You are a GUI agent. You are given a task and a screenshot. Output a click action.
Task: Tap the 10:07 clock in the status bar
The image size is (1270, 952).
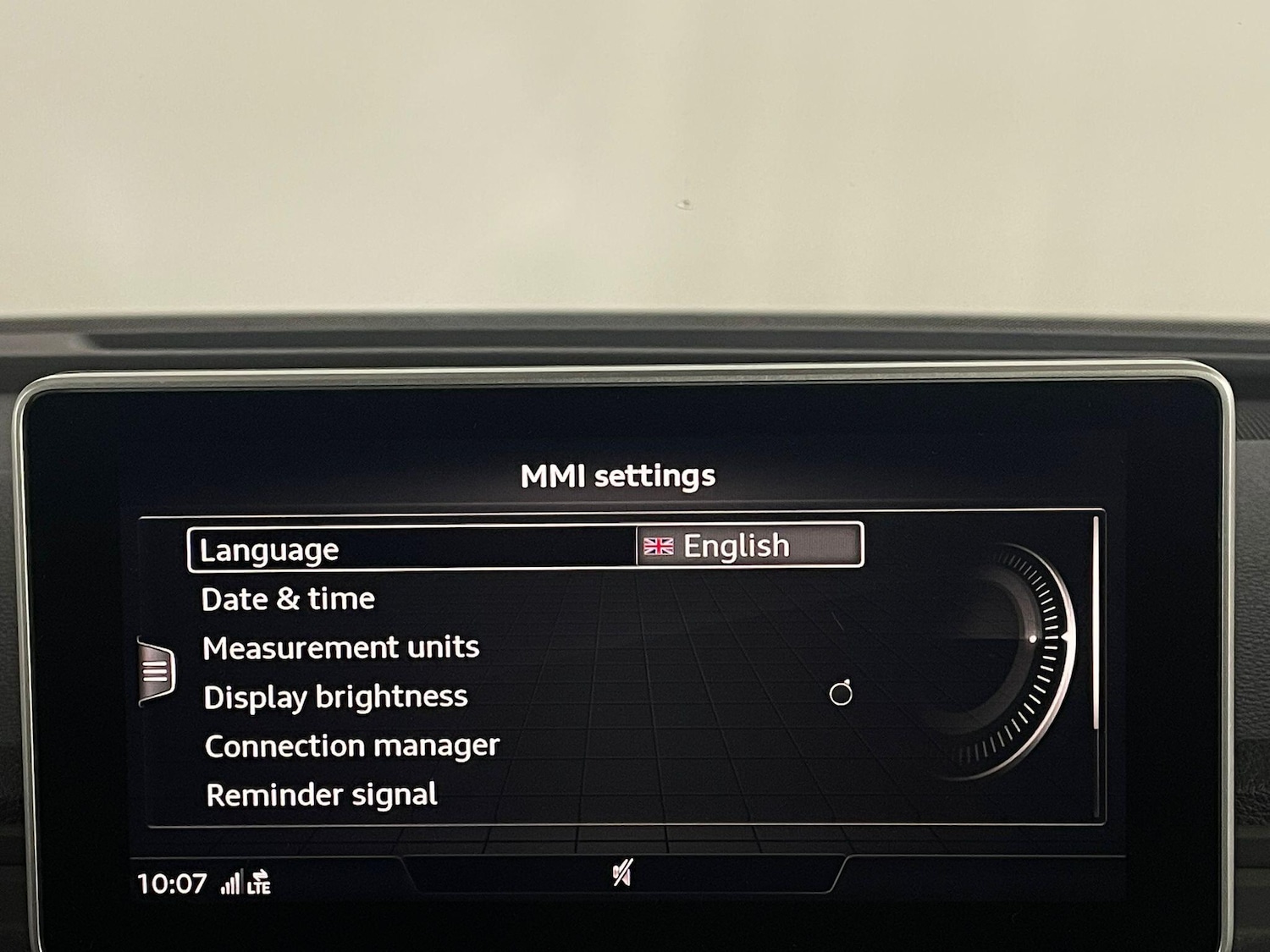coord(174,883)
